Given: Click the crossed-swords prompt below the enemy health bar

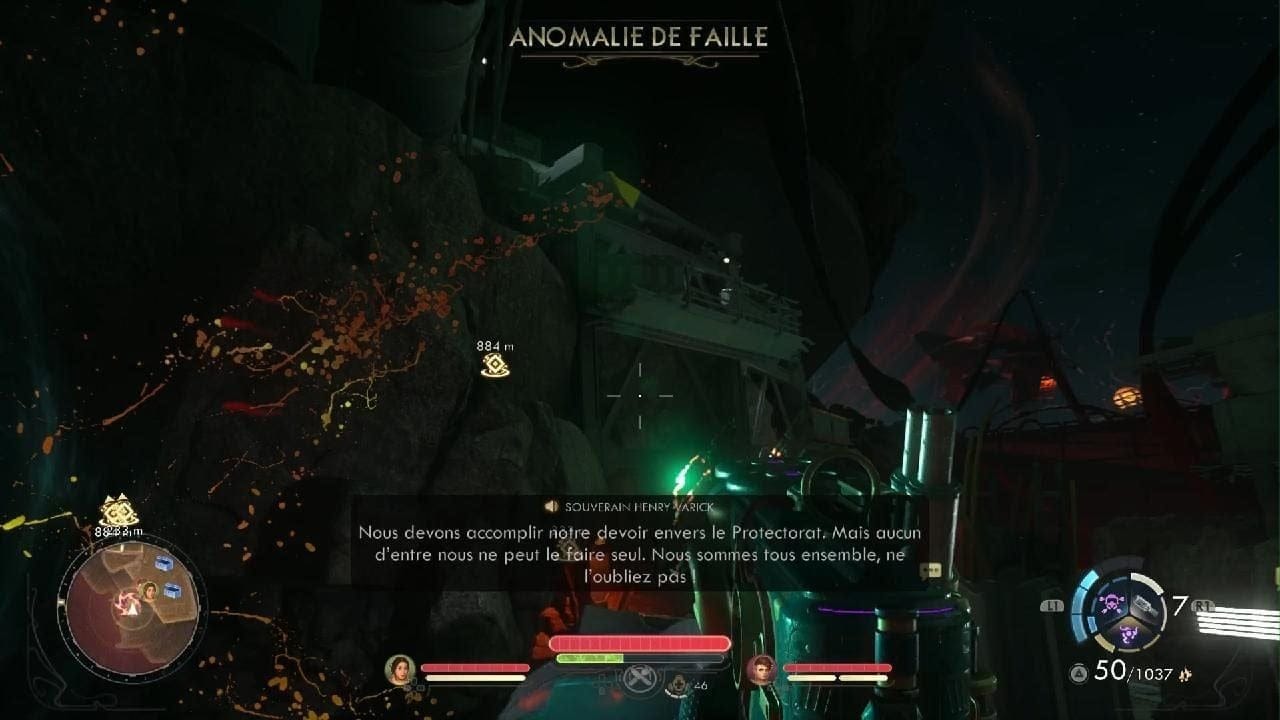Looking at the screenshot, I should pos(640,679).
